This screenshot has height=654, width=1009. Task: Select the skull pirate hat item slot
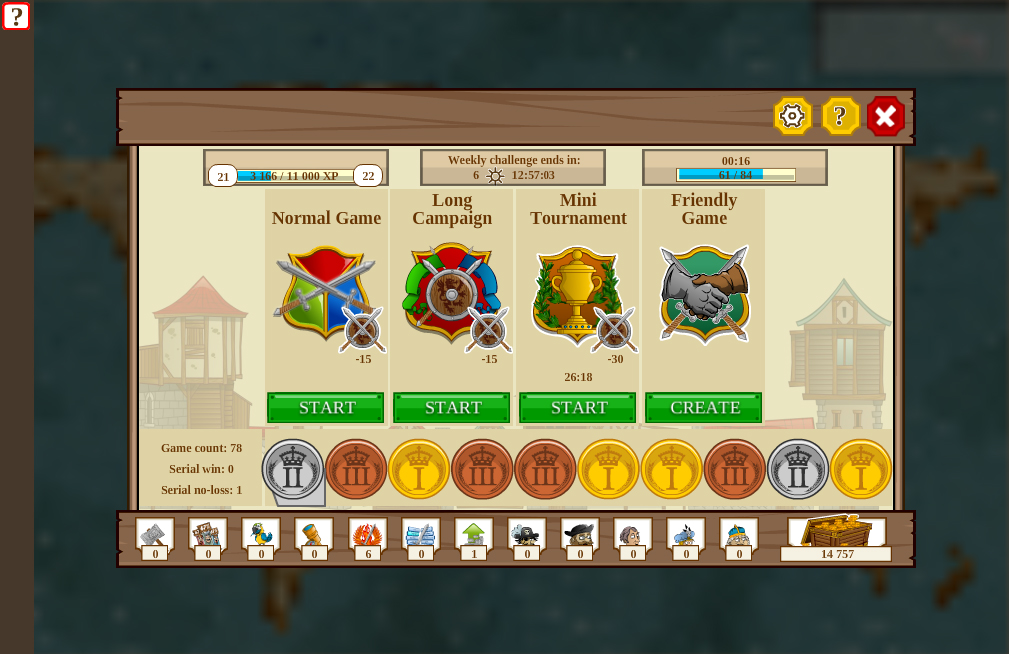[x=526, y=533]
